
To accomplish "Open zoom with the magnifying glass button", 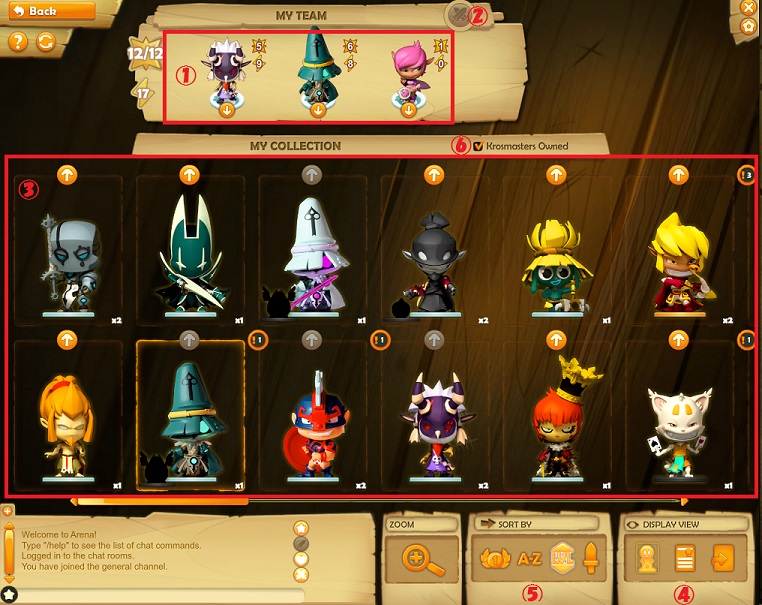I will (x=425, y=559).
